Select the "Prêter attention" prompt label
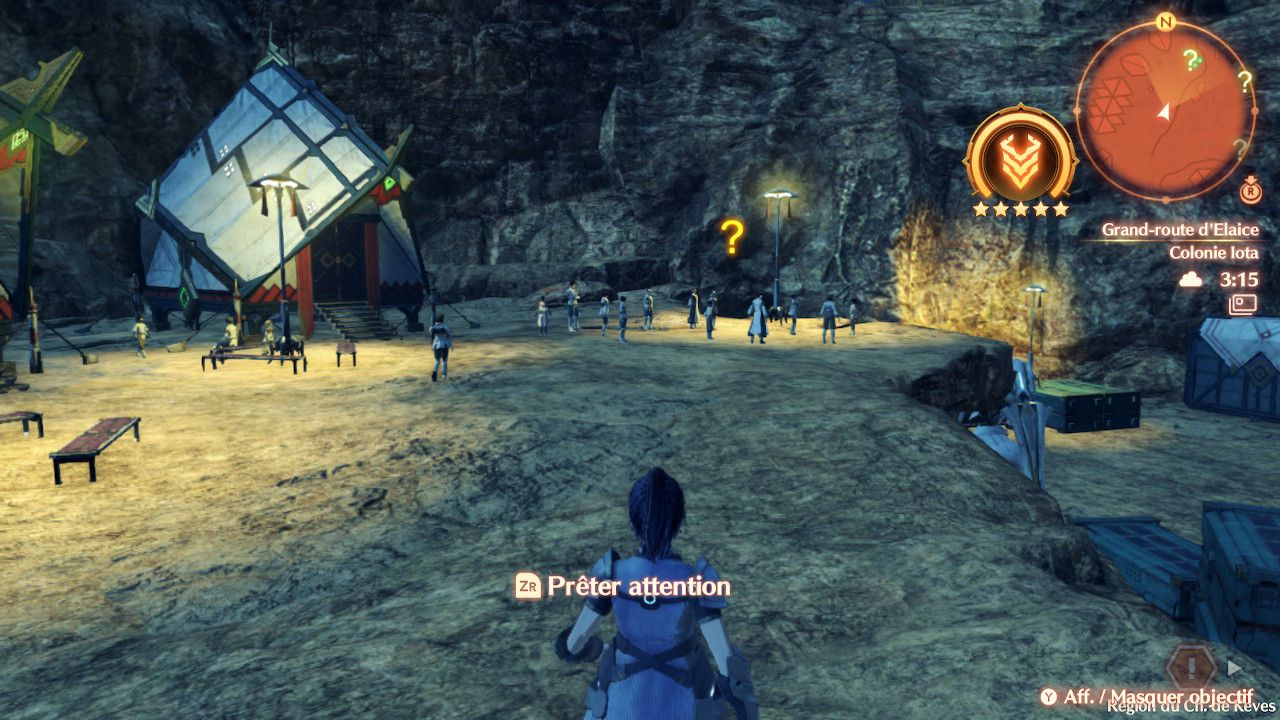1280x720 pixels. [x=638, y=587]
